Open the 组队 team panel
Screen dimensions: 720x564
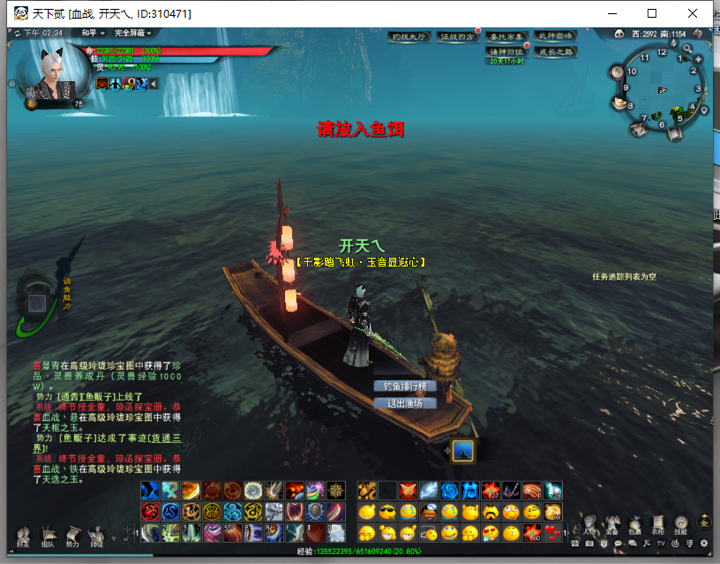pyautogui.click(x=47, y=539)
